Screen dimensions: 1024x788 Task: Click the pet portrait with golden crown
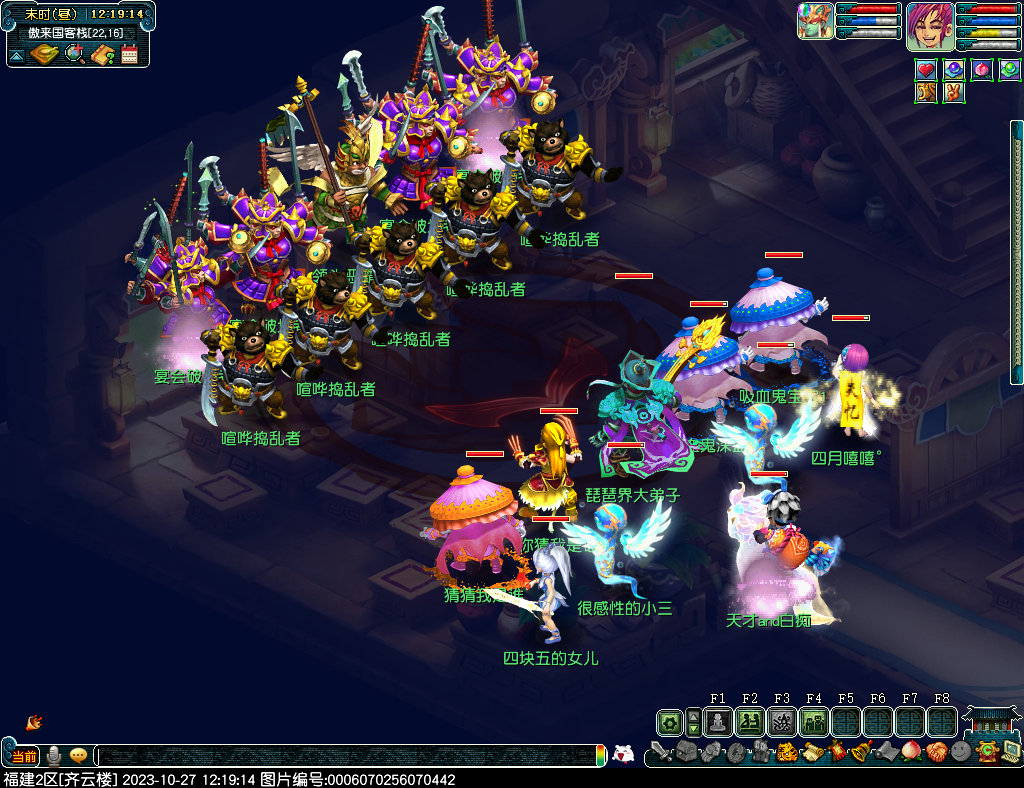coord(816,21)
